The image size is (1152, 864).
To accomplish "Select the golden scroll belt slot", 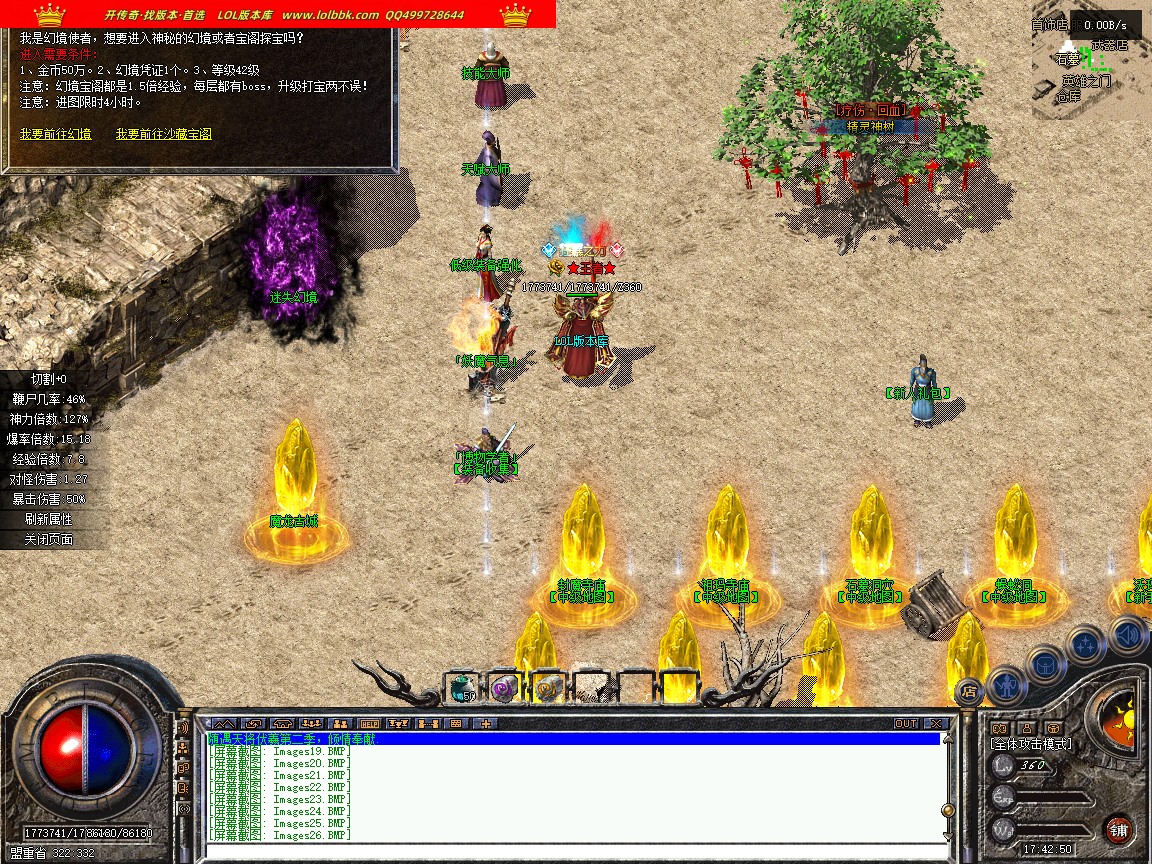I will 548,687.
